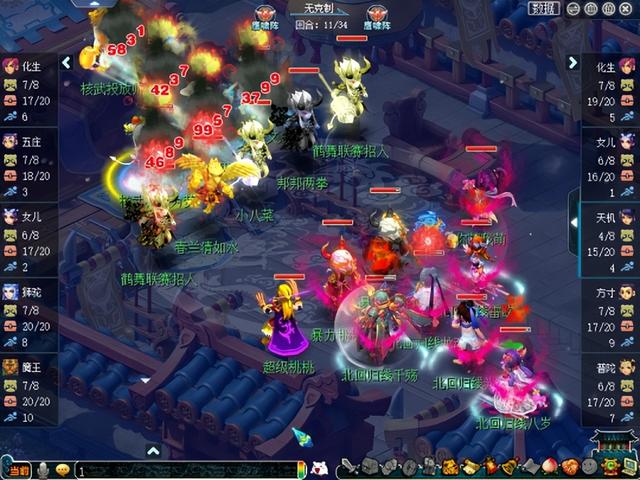Open the chat speech bubble emoticons
640x480 pixels.
(63, 469)
